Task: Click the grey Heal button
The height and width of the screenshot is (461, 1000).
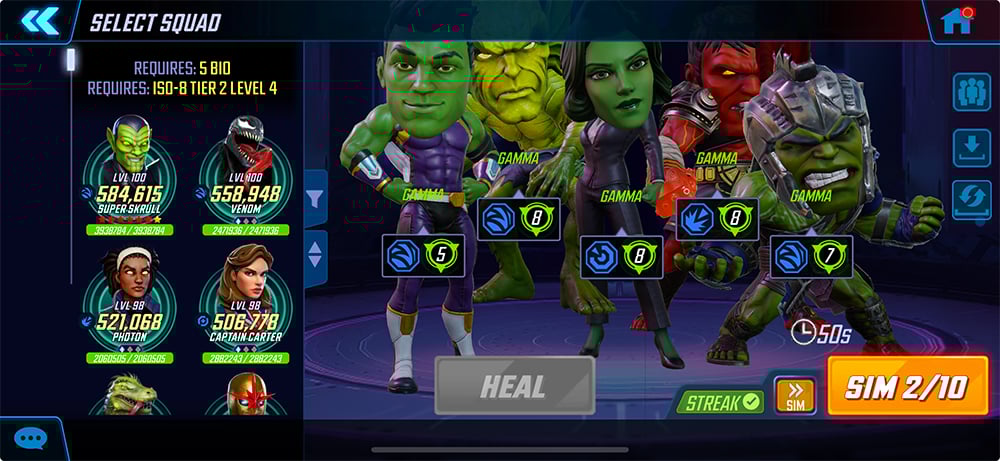Action: point(514,385)
